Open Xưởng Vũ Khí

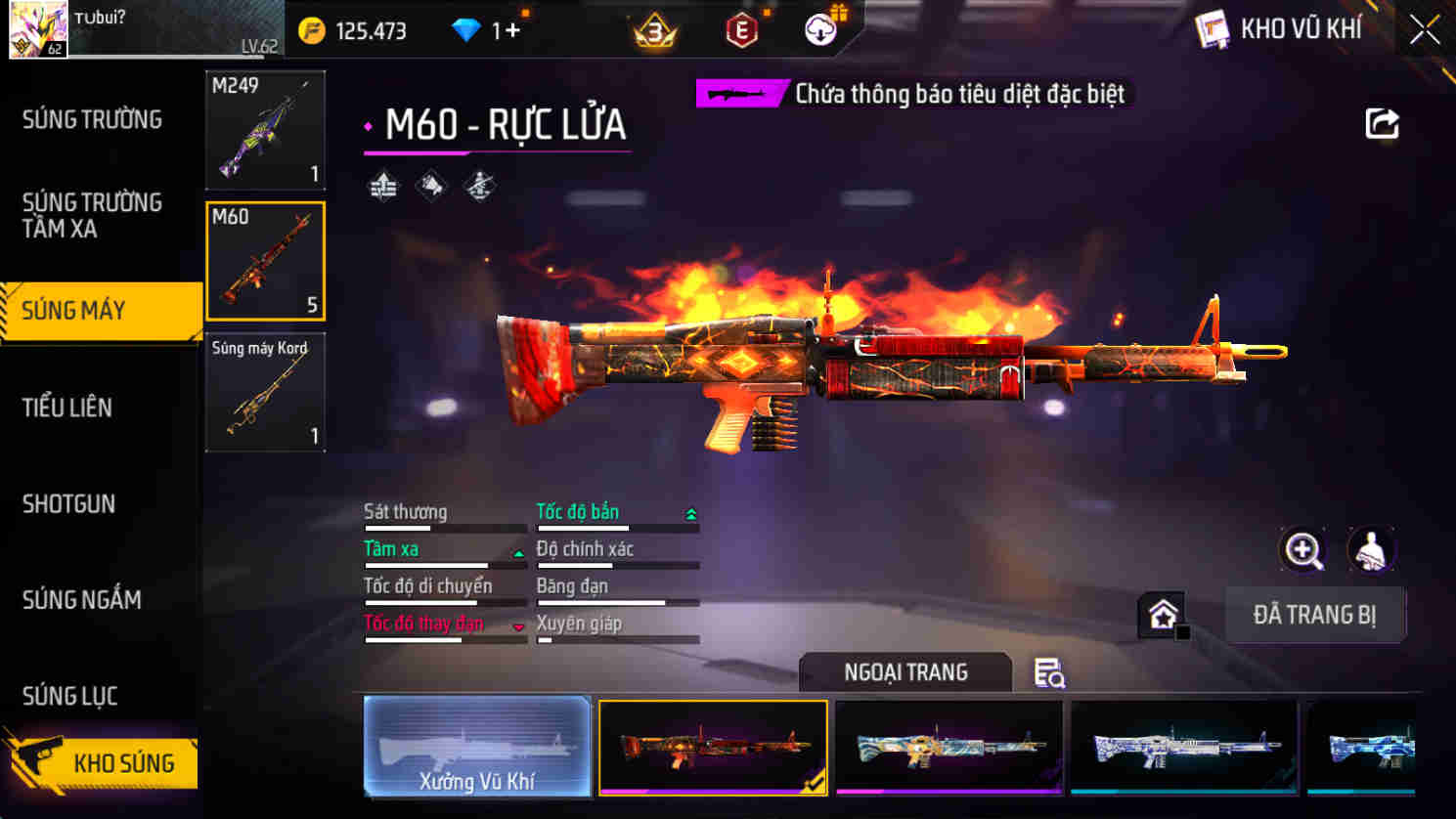coord(478,747)
